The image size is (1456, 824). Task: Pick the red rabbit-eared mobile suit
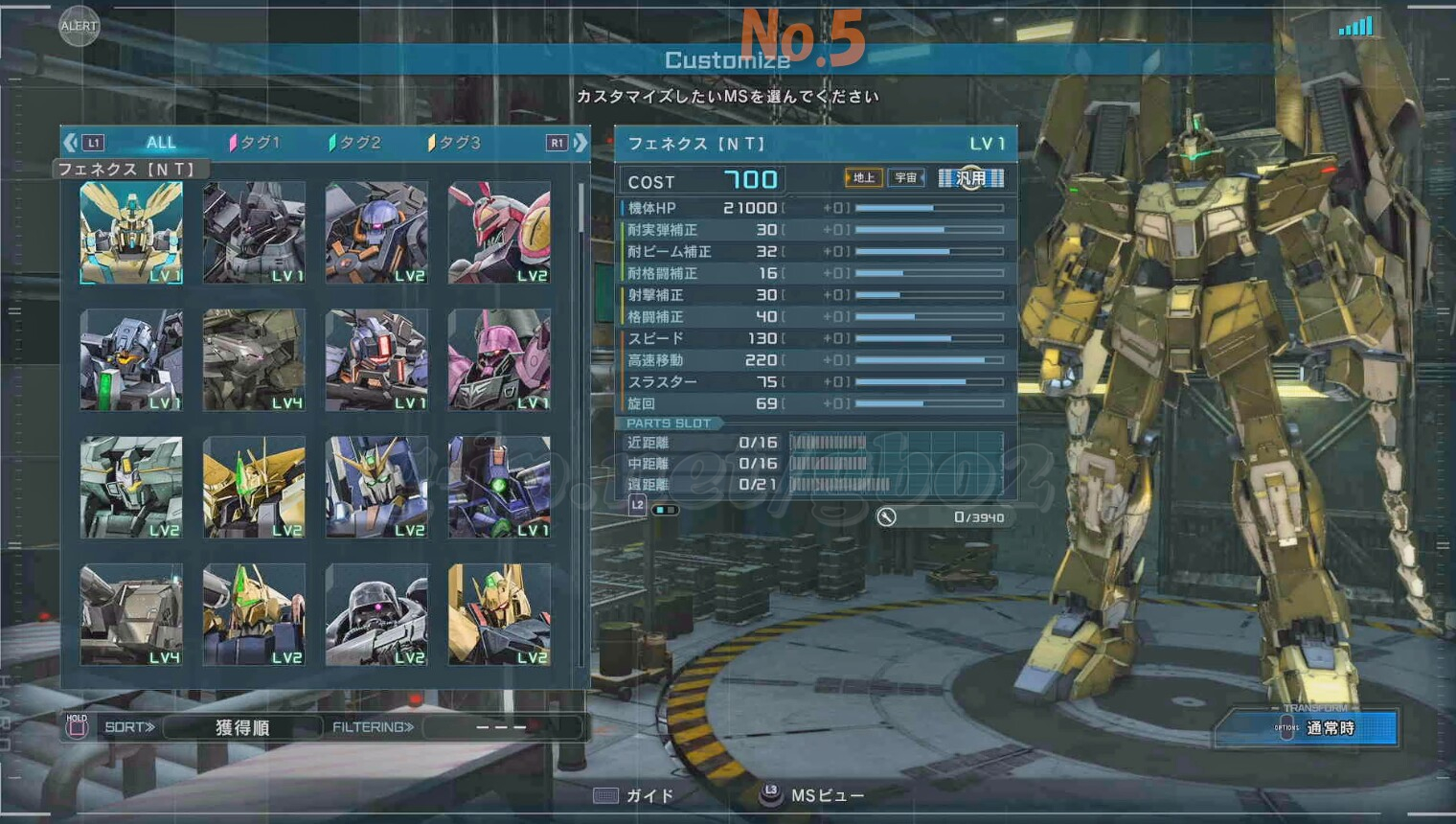point(499,233)
